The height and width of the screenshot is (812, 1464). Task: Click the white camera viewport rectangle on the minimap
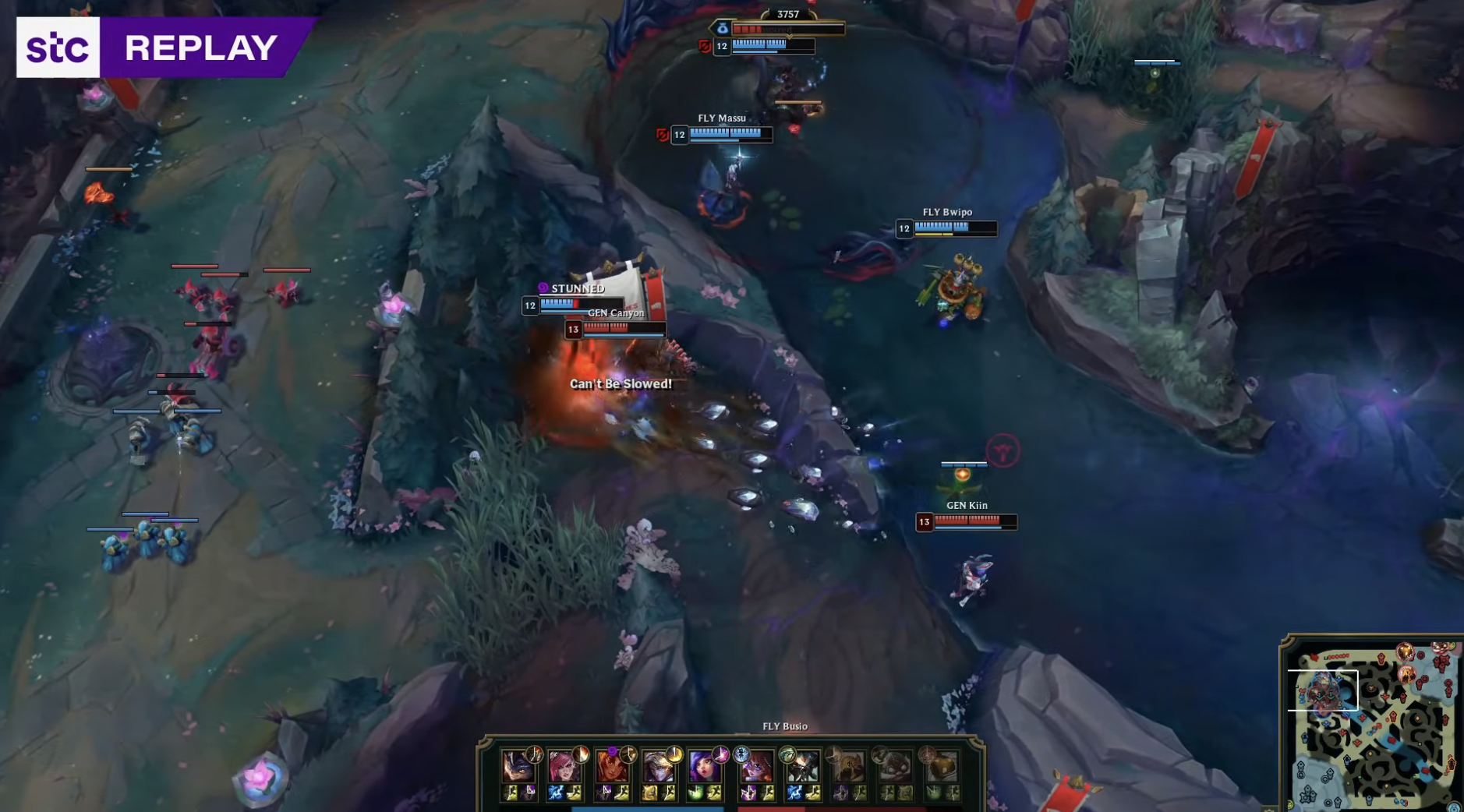tap(1323, 690)
